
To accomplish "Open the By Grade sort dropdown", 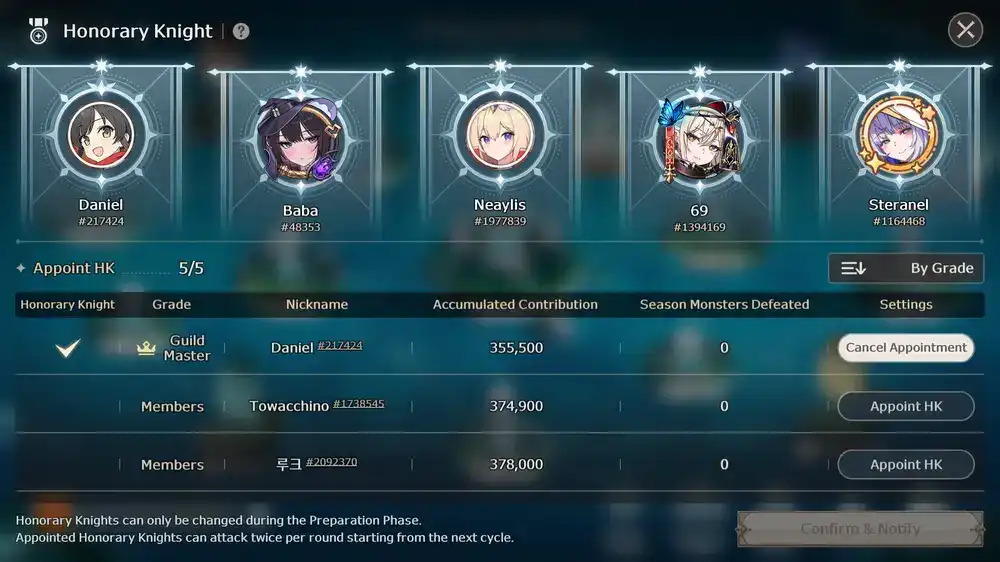I will (x=906, y=268).
